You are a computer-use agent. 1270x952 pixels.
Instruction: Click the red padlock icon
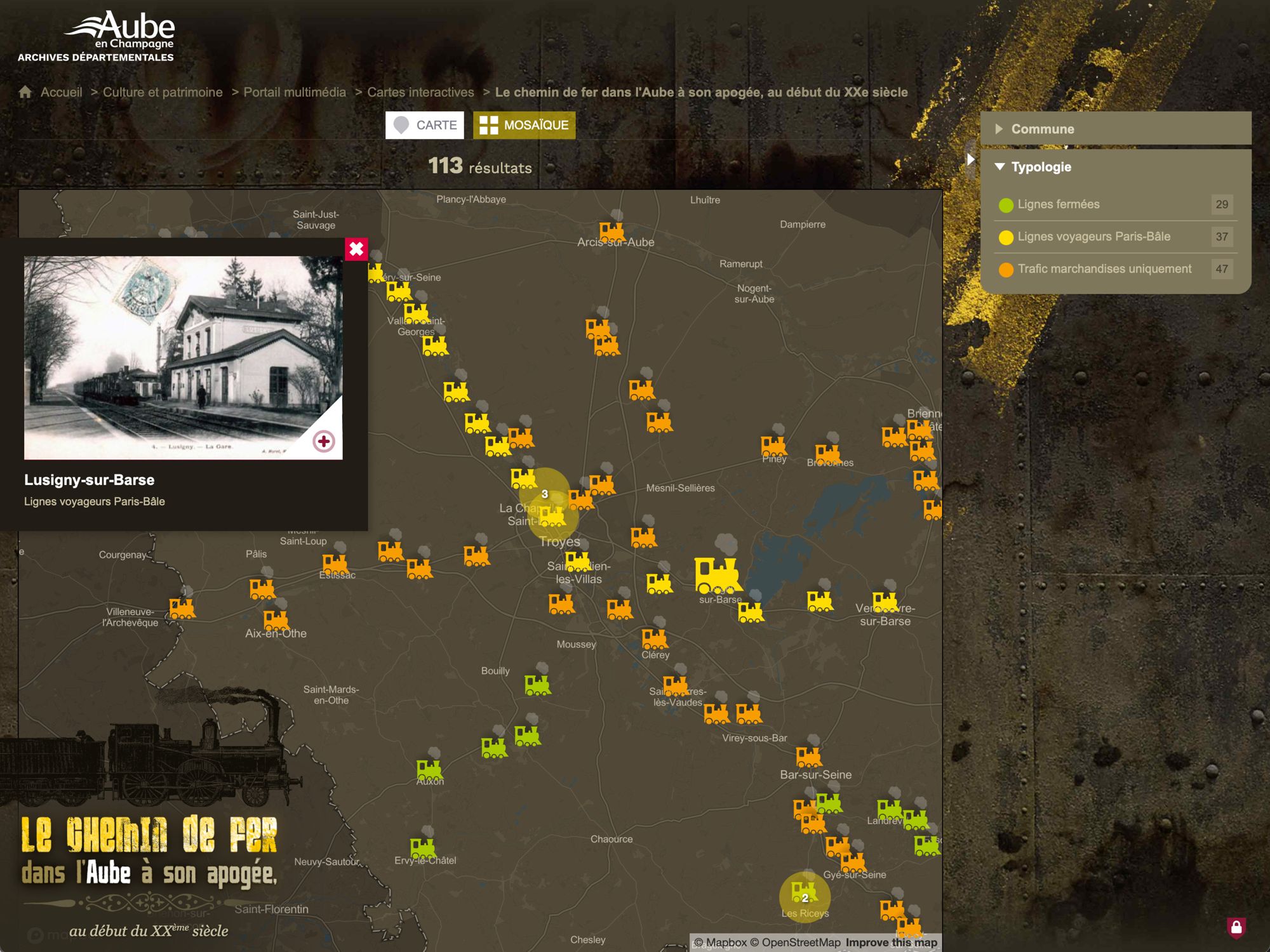pyautogui.click(x=1236, y=928)
